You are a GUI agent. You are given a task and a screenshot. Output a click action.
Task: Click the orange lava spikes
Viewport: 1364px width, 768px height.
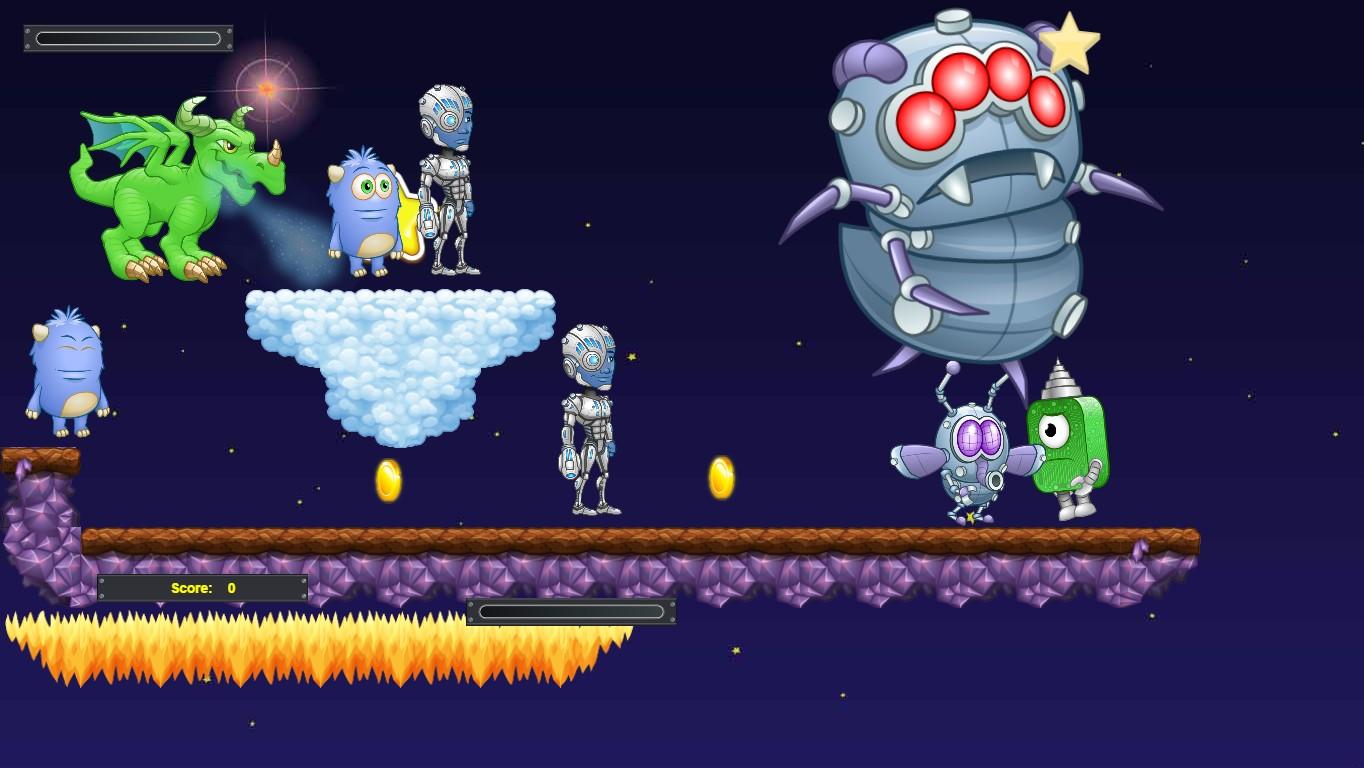(300, 655)
